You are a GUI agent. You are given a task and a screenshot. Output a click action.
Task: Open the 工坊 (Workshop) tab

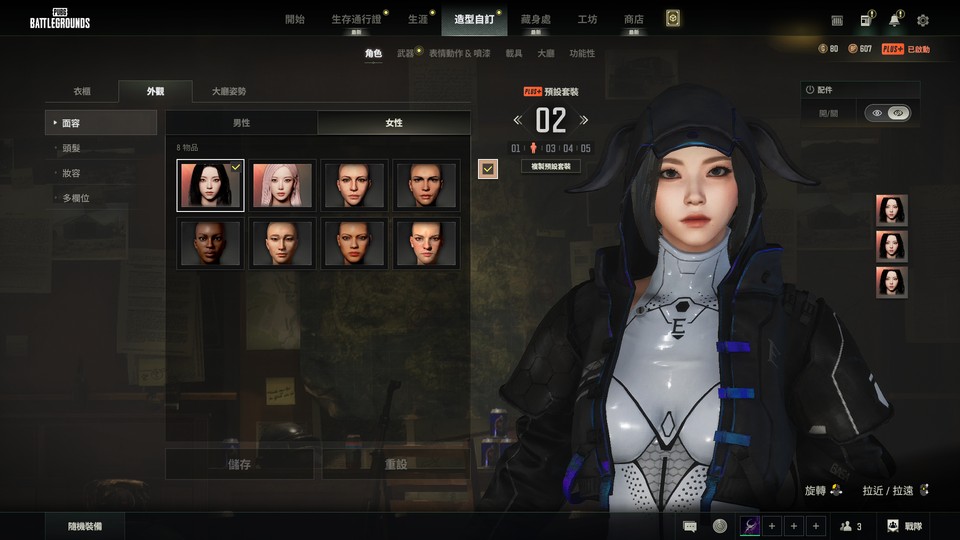pyautogui.click(x=588, y=19)
